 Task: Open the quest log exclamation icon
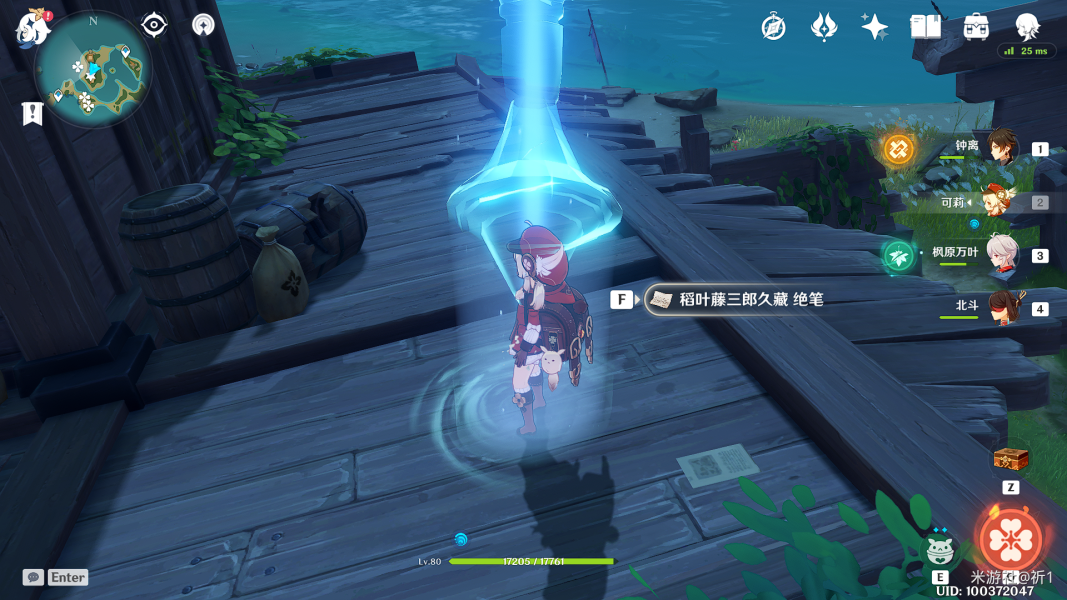32,113
